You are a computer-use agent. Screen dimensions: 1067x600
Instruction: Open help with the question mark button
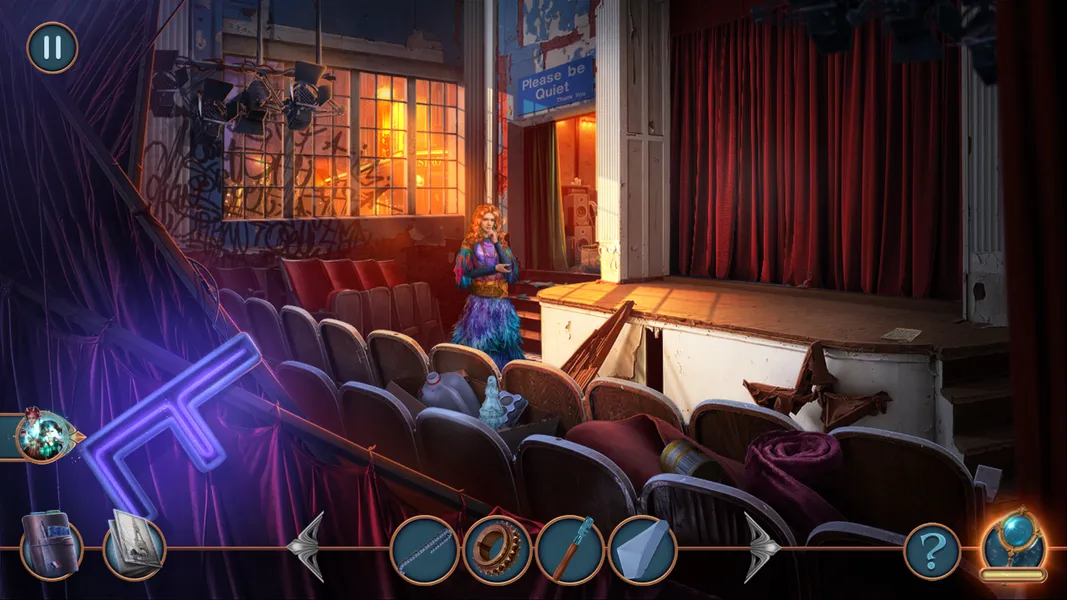click(932, 551)
